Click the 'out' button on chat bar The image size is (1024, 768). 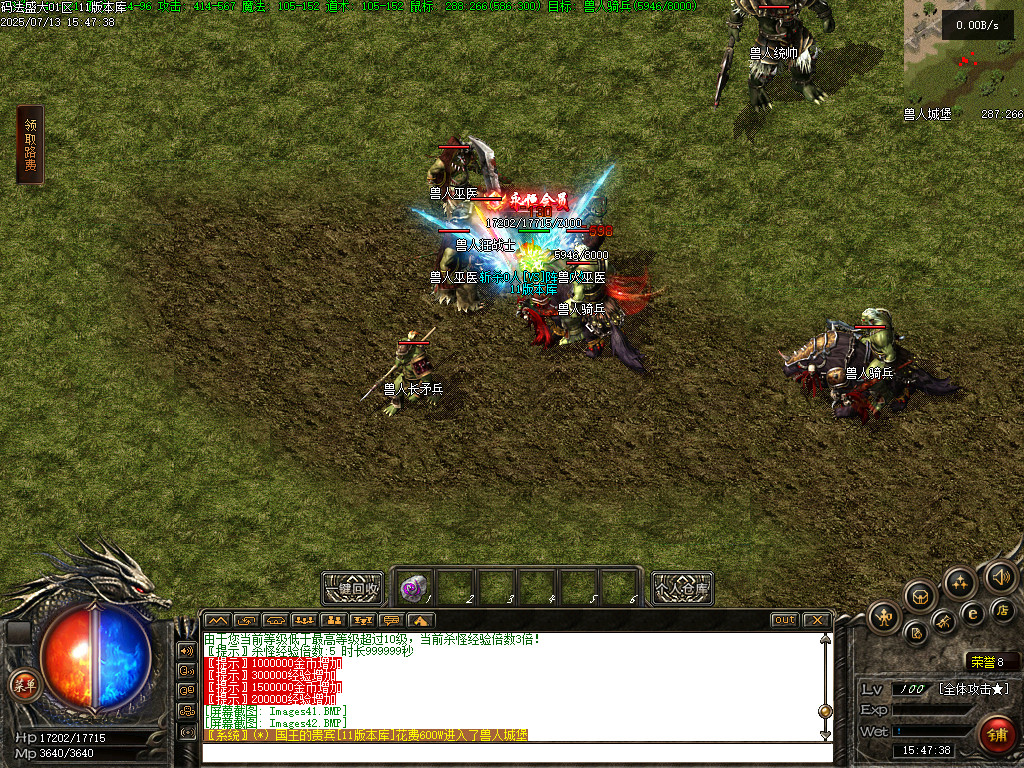pos(785,620)
